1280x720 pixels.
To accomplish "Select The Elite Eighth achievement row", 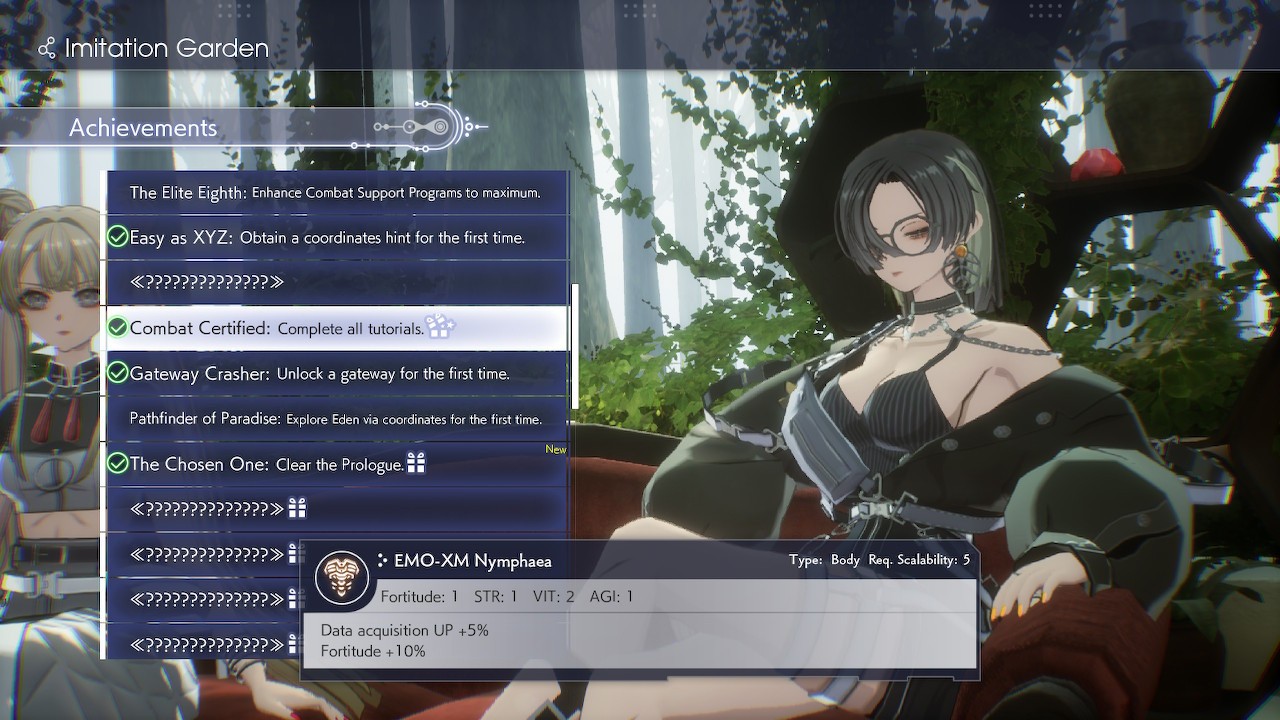I will 335,192.
